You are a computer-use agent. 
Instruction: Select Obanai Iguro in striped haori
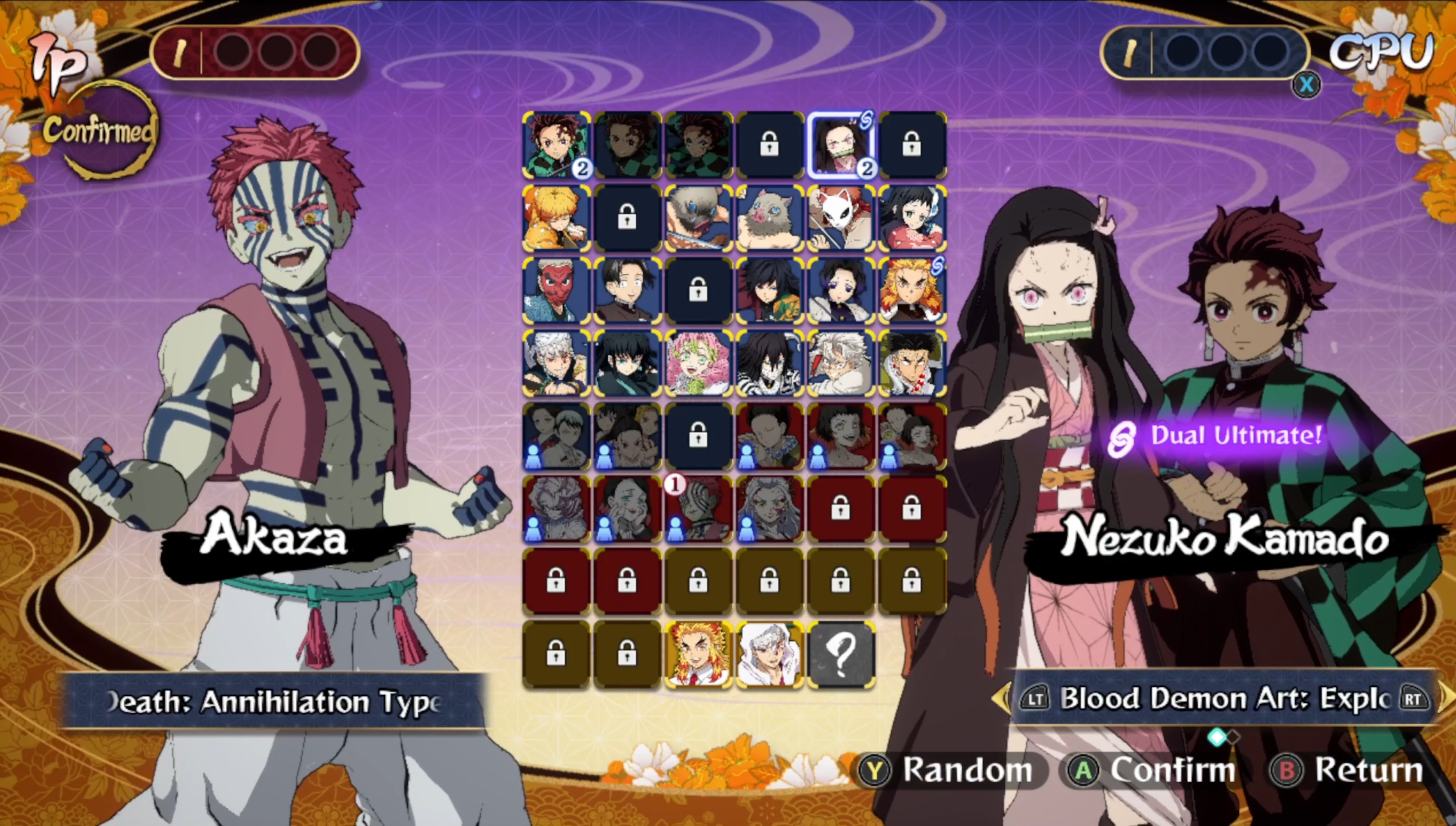click(769, 363)
